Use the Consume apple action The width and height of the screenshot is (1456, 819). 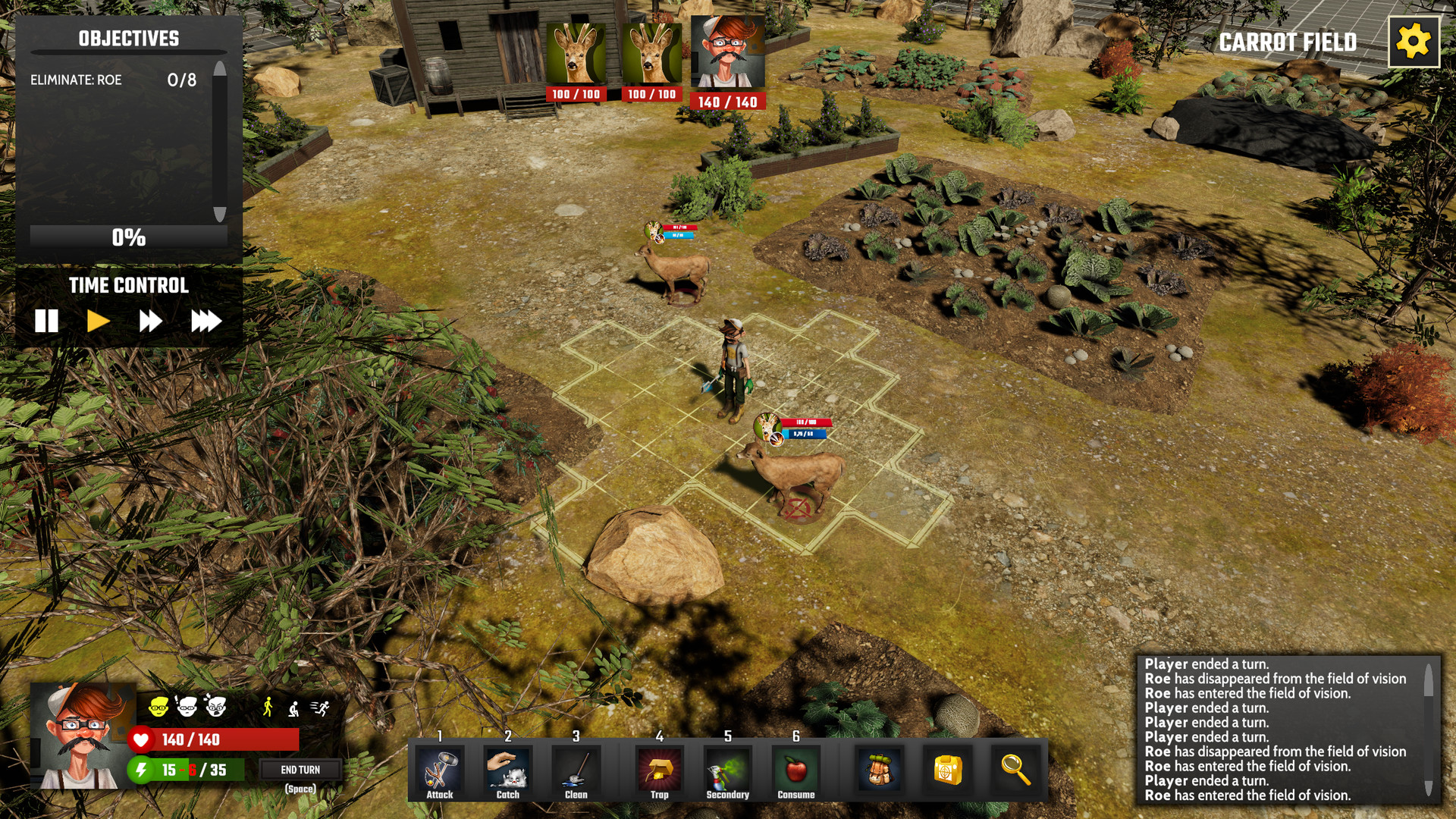click(x=795, y=770)
